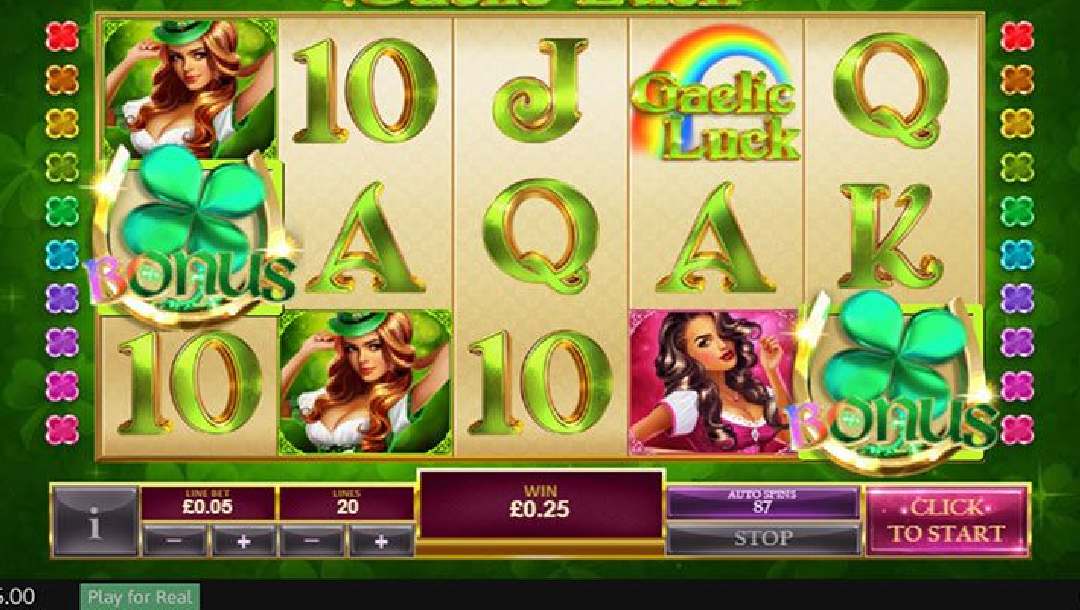Choose Play for Real

point(139,597)
